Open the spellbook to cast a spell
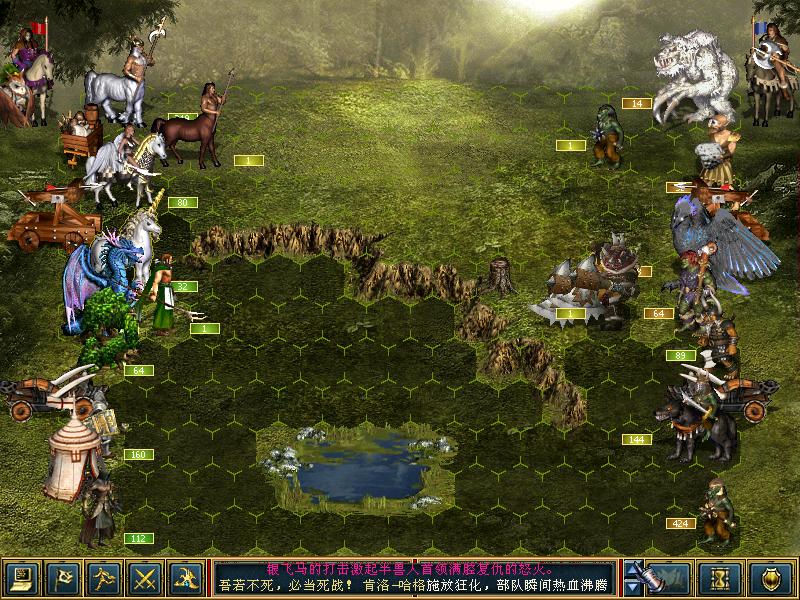This screenshot has height=600, width=800. [x=187, y=577]
